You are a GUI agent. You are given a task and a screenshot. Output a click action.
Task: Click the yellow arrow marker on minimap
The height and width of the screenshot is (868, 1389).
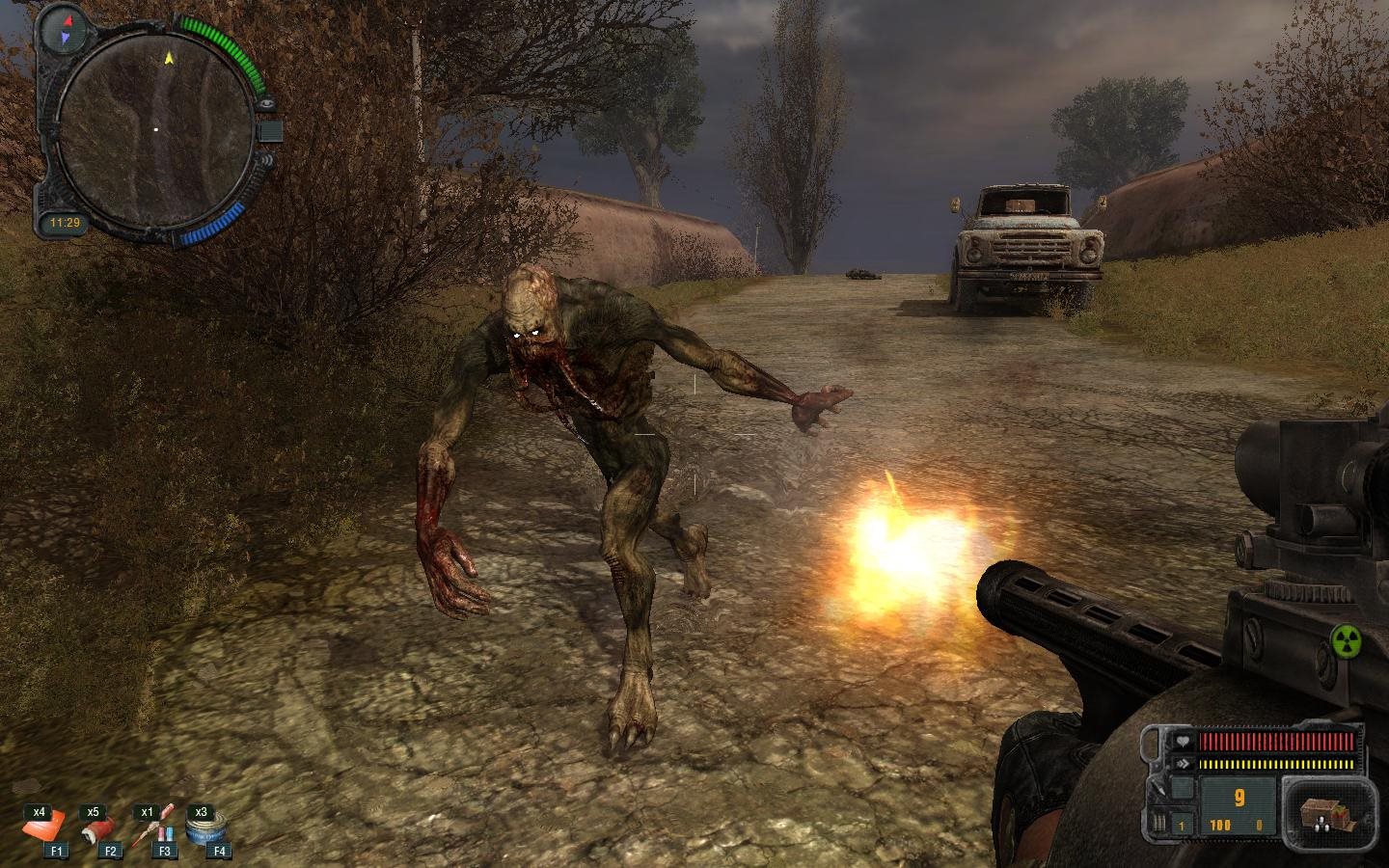click(x=170, y=58)
